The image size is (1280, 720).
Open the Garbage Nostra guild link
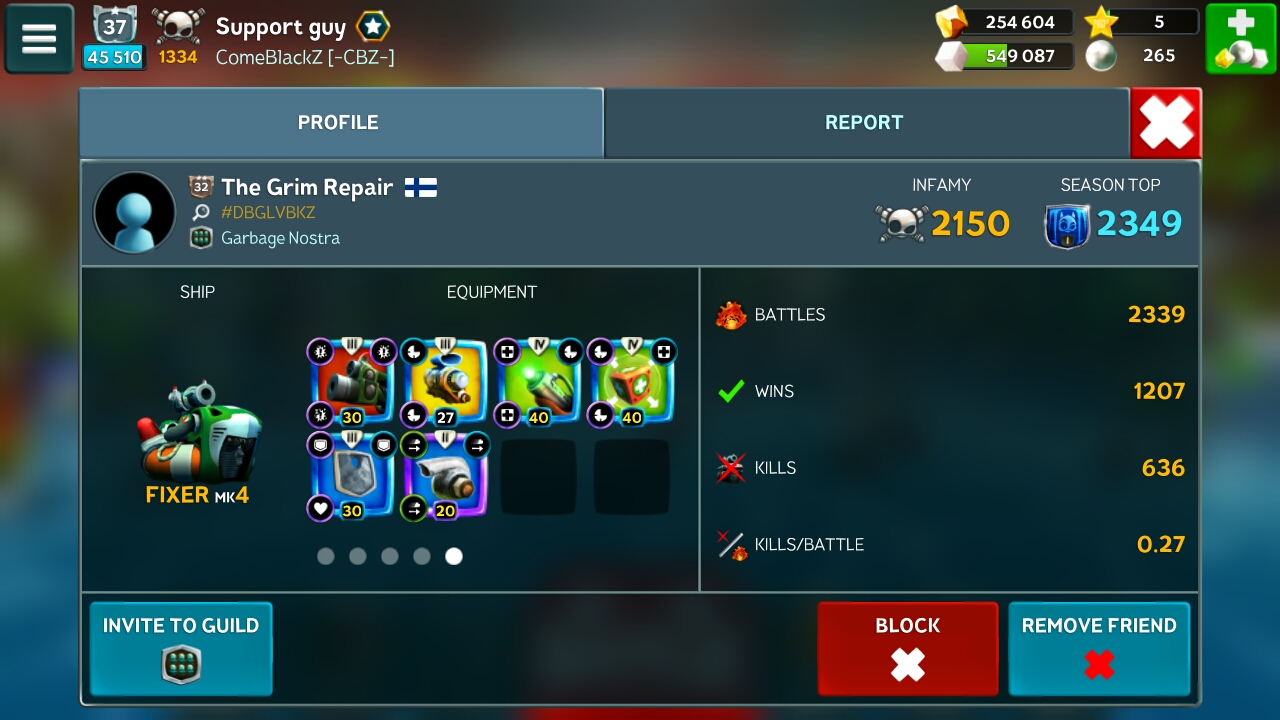(x=280, y=238)
